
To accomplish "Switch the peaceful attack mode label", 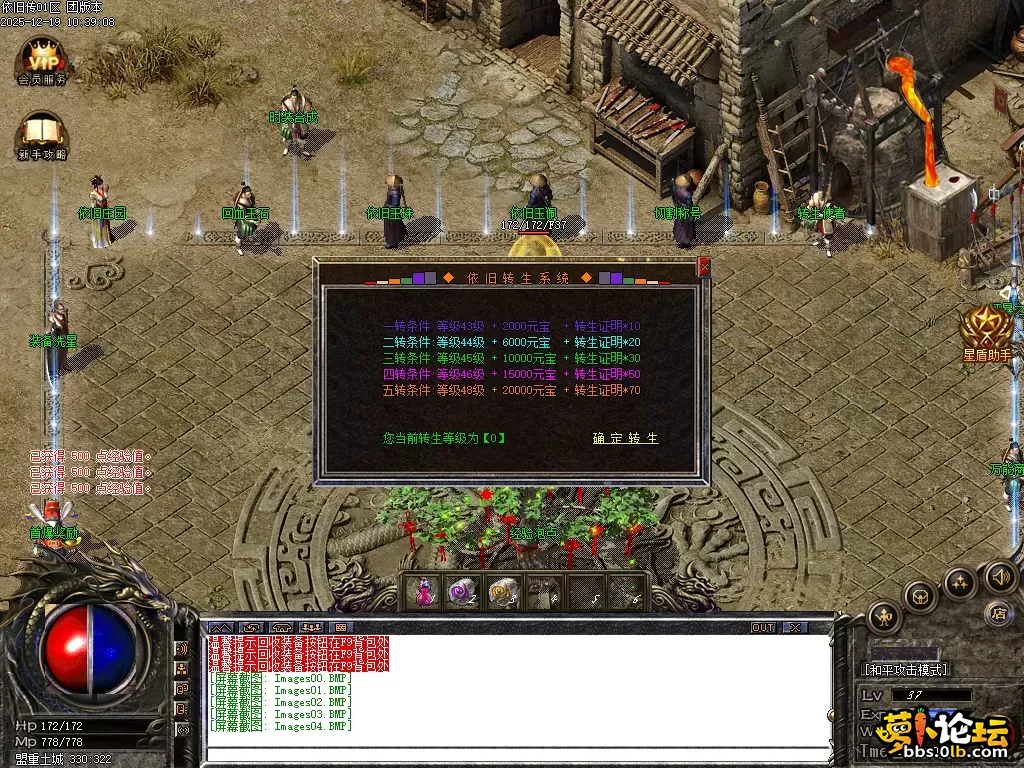I will [x=906, y=669].
